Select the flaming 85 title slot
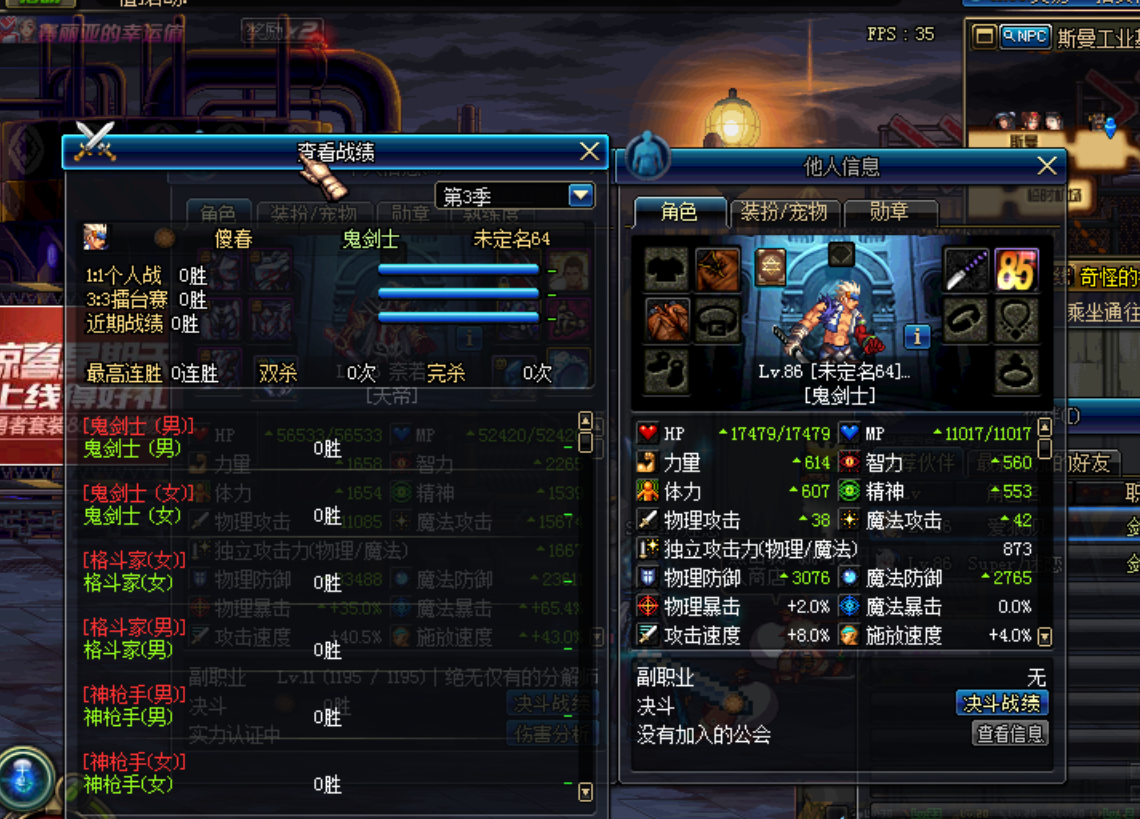 click(1016, 270)
